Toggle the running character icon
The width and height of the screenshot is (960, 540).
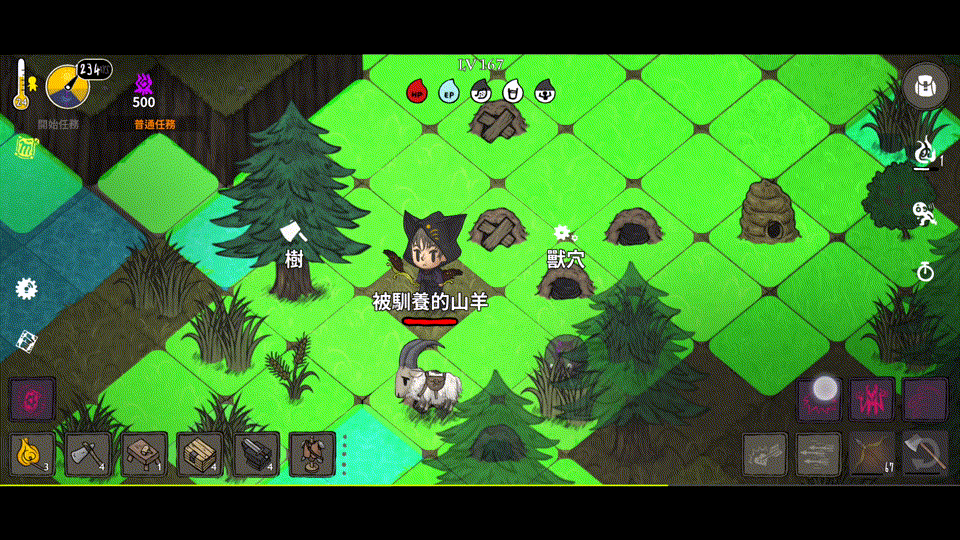(x=925, y=213)
